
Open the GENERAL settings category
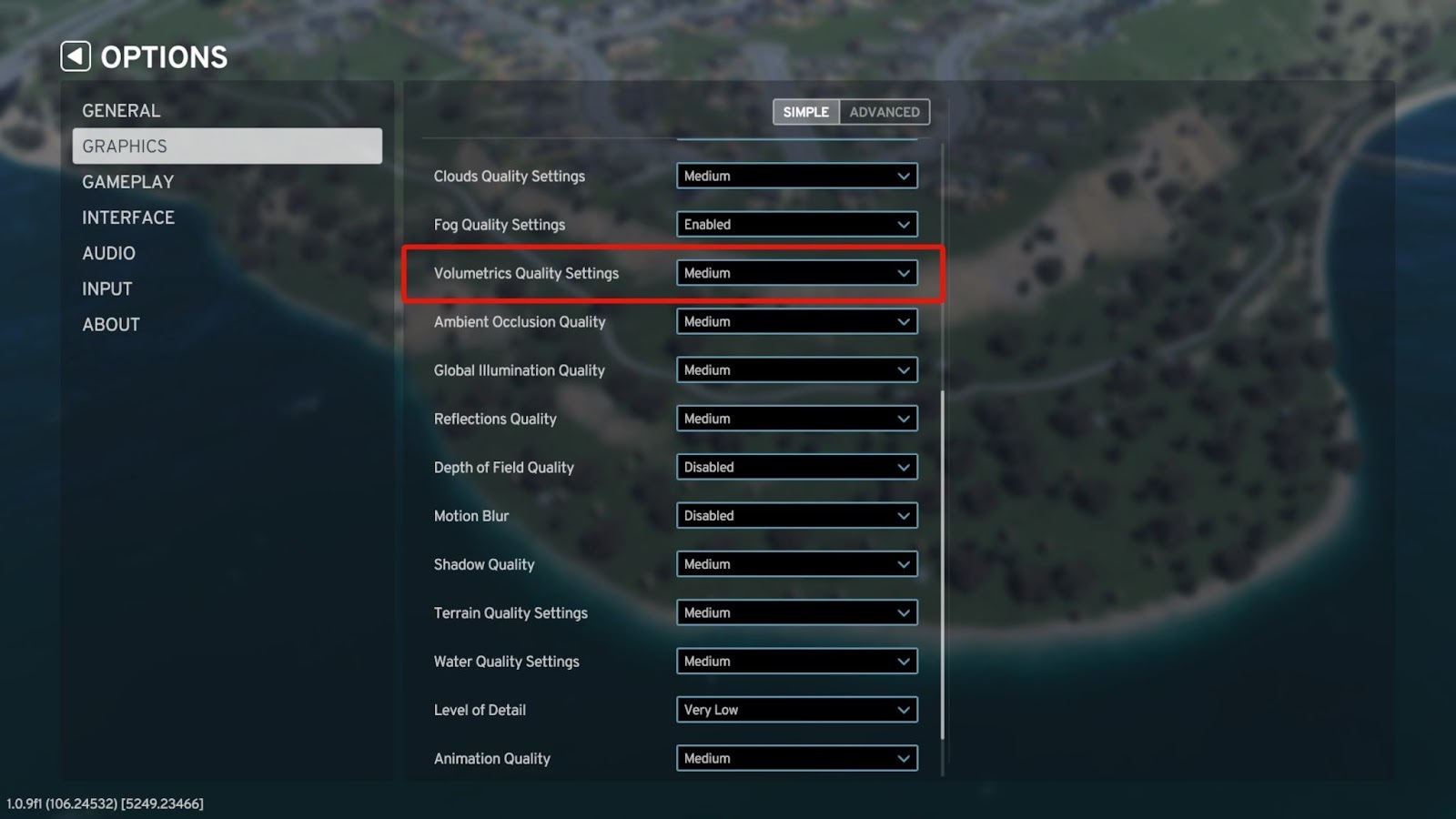click(122, 110)
